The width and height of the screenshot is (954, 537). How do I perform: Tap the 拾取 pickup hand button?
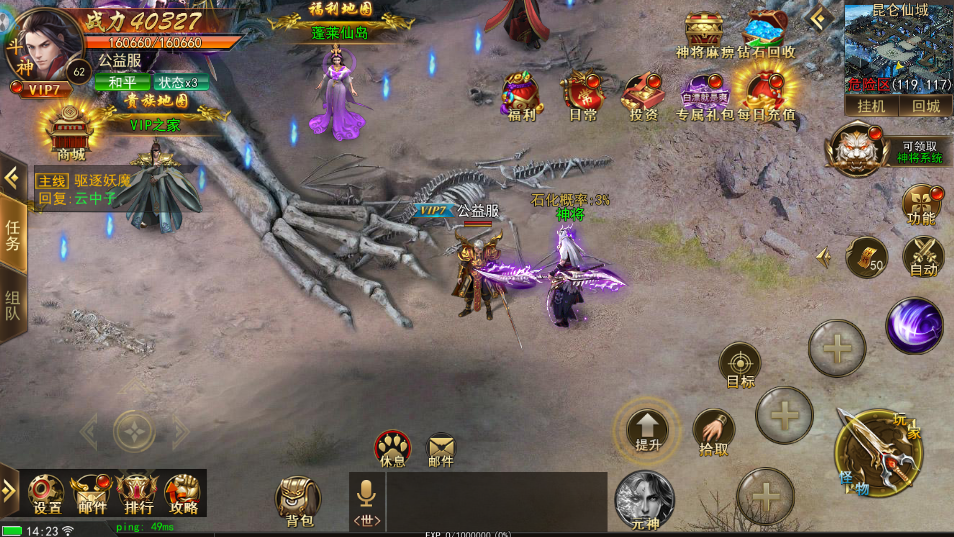(713, 430)
